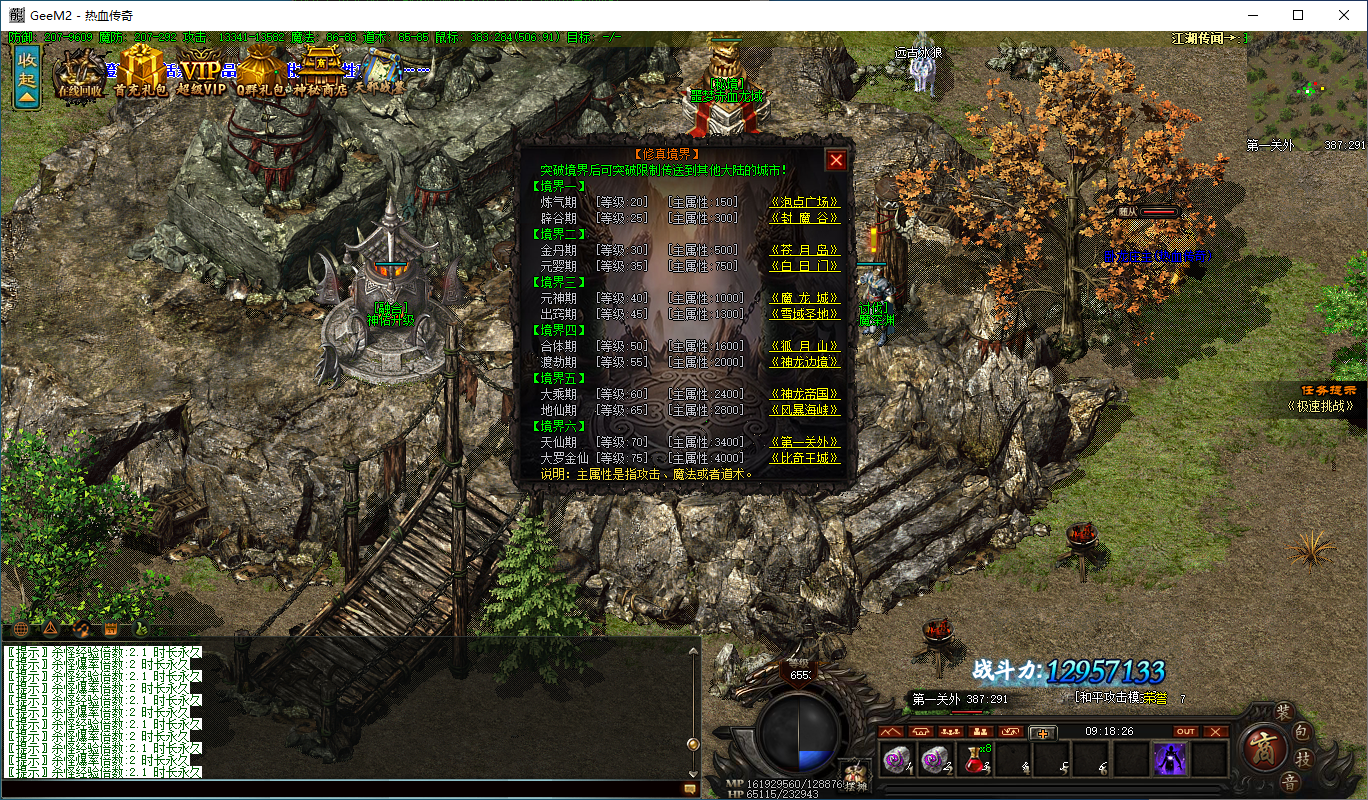Screen dimensions: 1368x800
Task: Select the 比奇王城 teleport link
Action: click(x=804, y=458)
